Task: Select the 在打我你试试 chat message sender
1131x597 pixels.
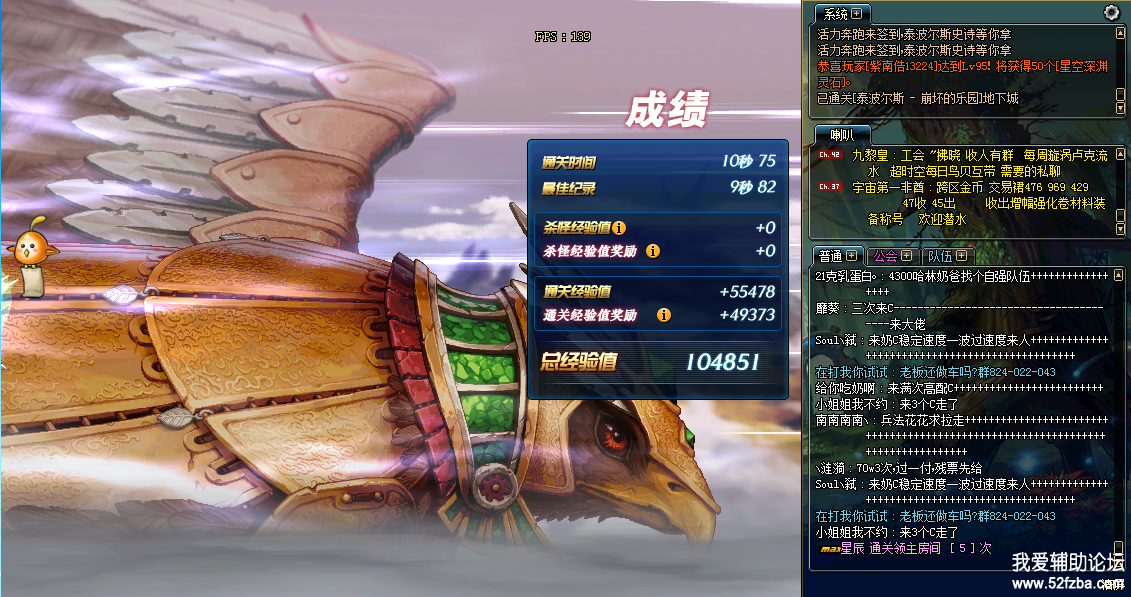Action: point(853,372)
